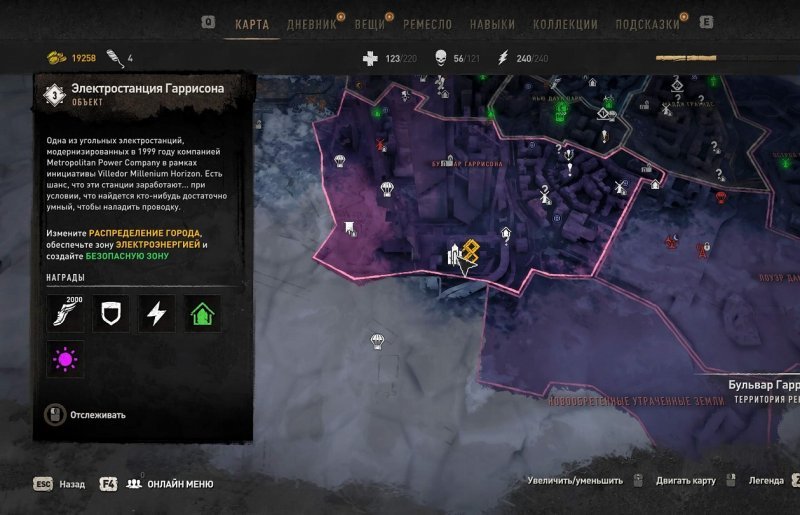800x515 pixels.
Task: Select the КАРТА map tab
Action: [x=252, y=24]
